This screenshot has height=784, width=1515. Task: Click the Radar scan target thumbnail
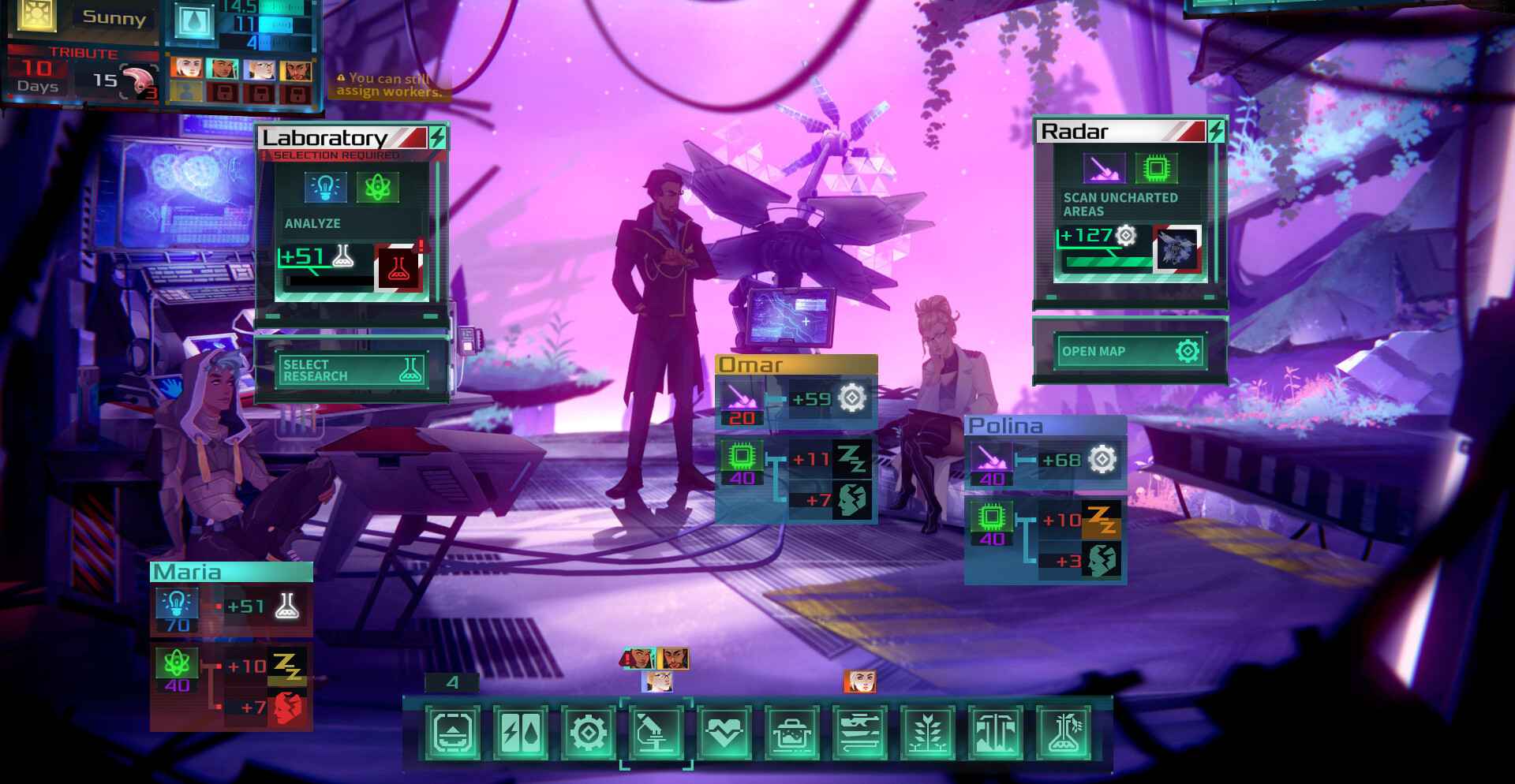(x=1176, y=249)
